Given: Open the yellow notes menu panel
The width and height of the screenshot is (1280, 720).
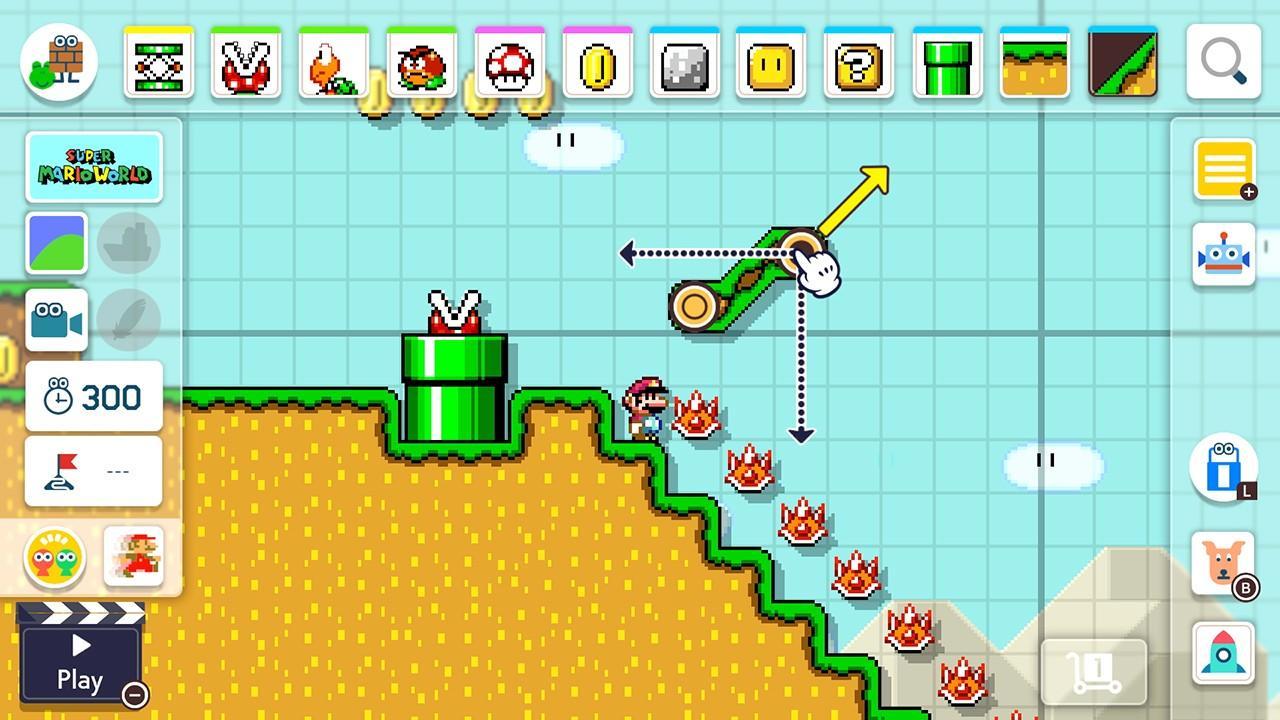Looking at the screenshot, I should click(1224, 170).
